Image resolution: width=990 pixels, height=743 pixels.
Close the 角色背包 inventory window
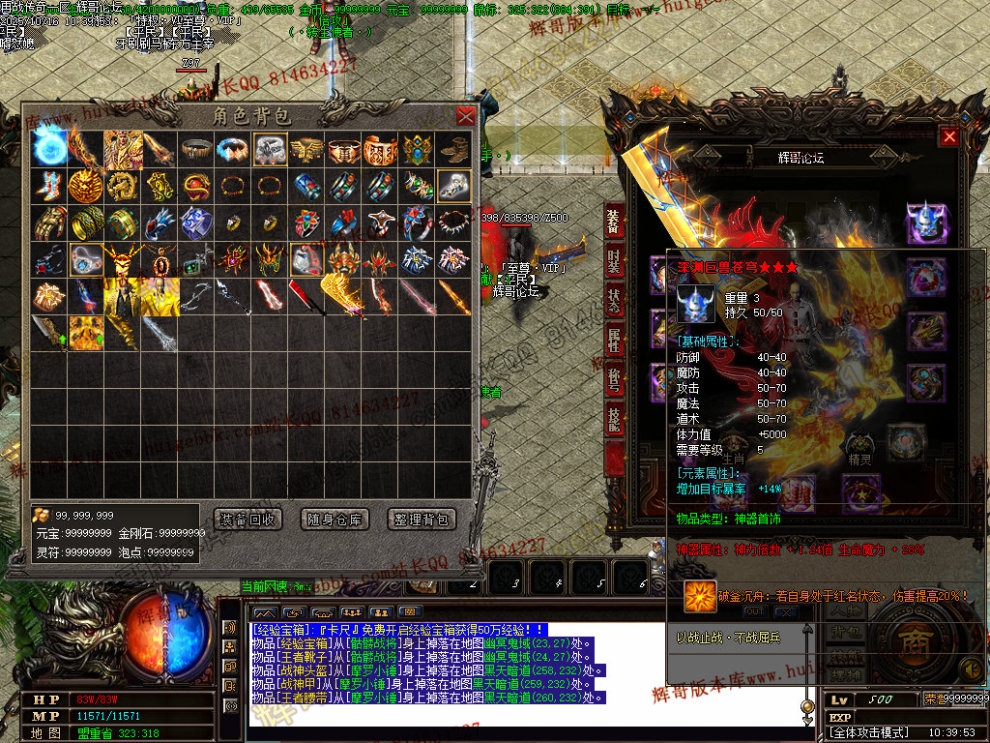[x=465, y=116]
